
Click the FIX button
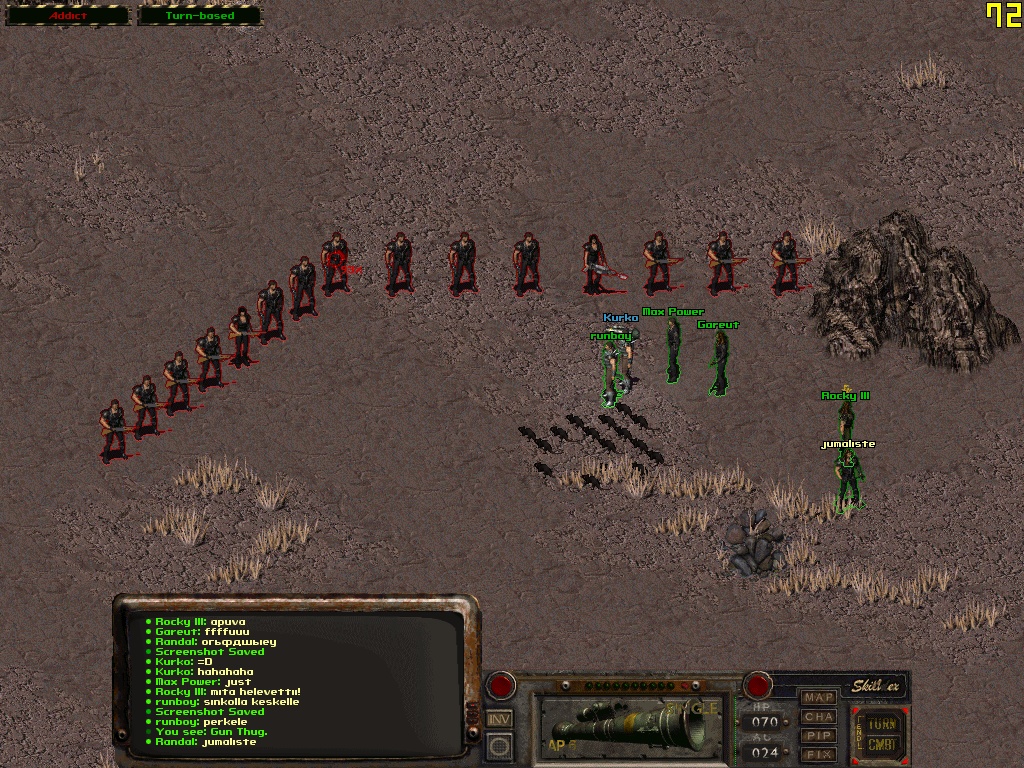(x=819, y=753)
